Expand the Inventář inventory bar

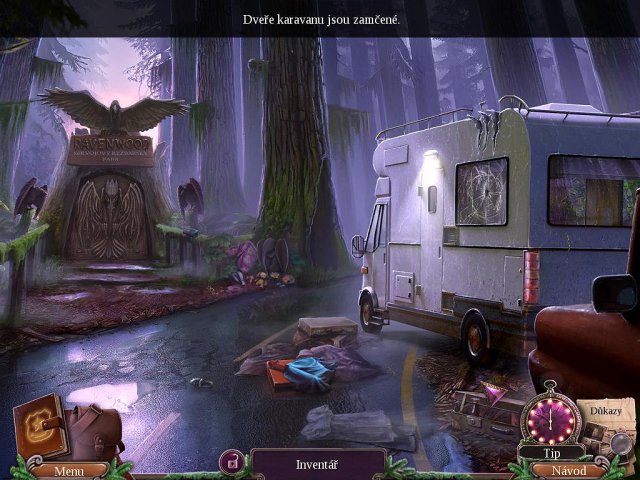pos(319,464)
